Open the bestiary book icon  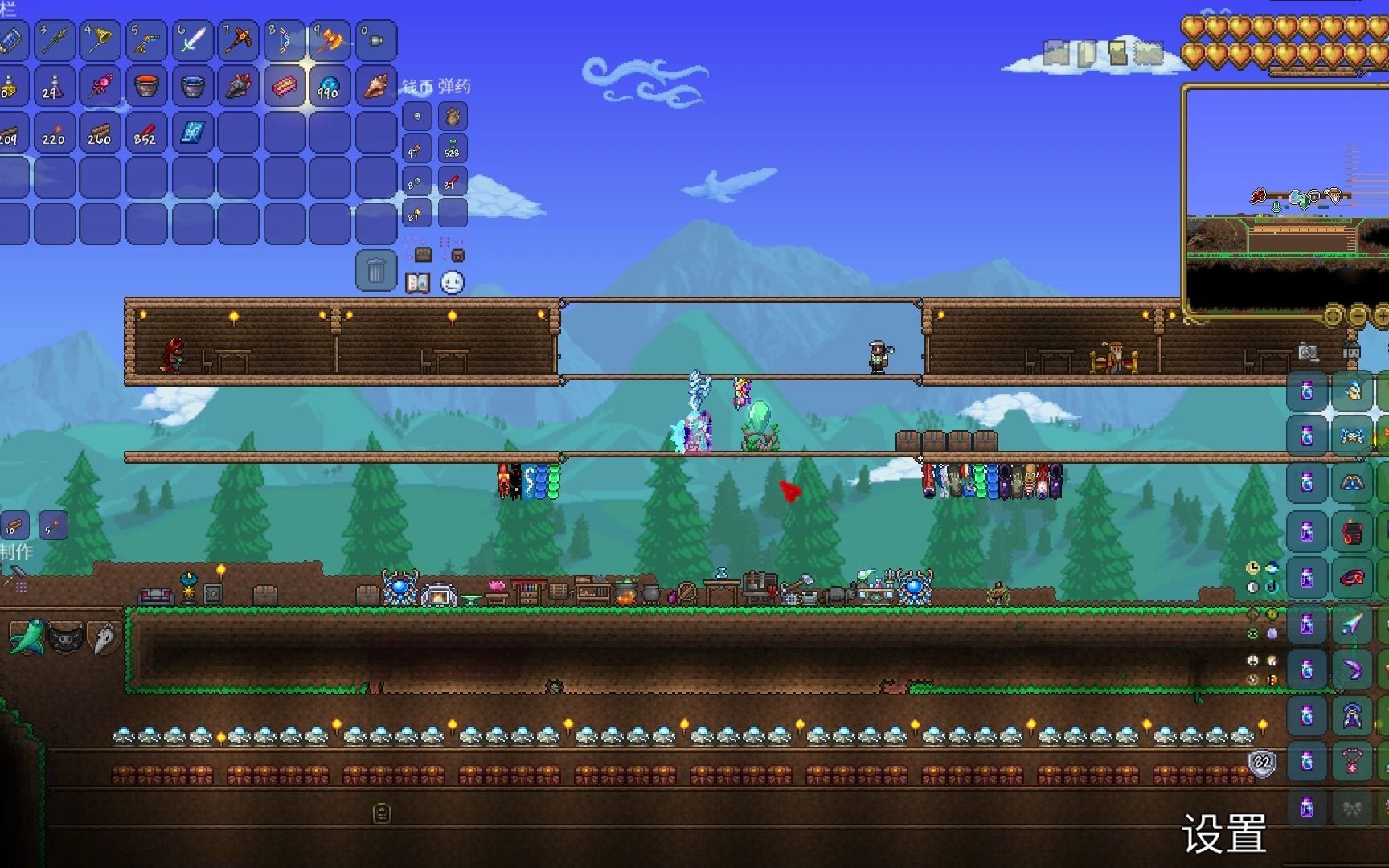click(417, 283)
